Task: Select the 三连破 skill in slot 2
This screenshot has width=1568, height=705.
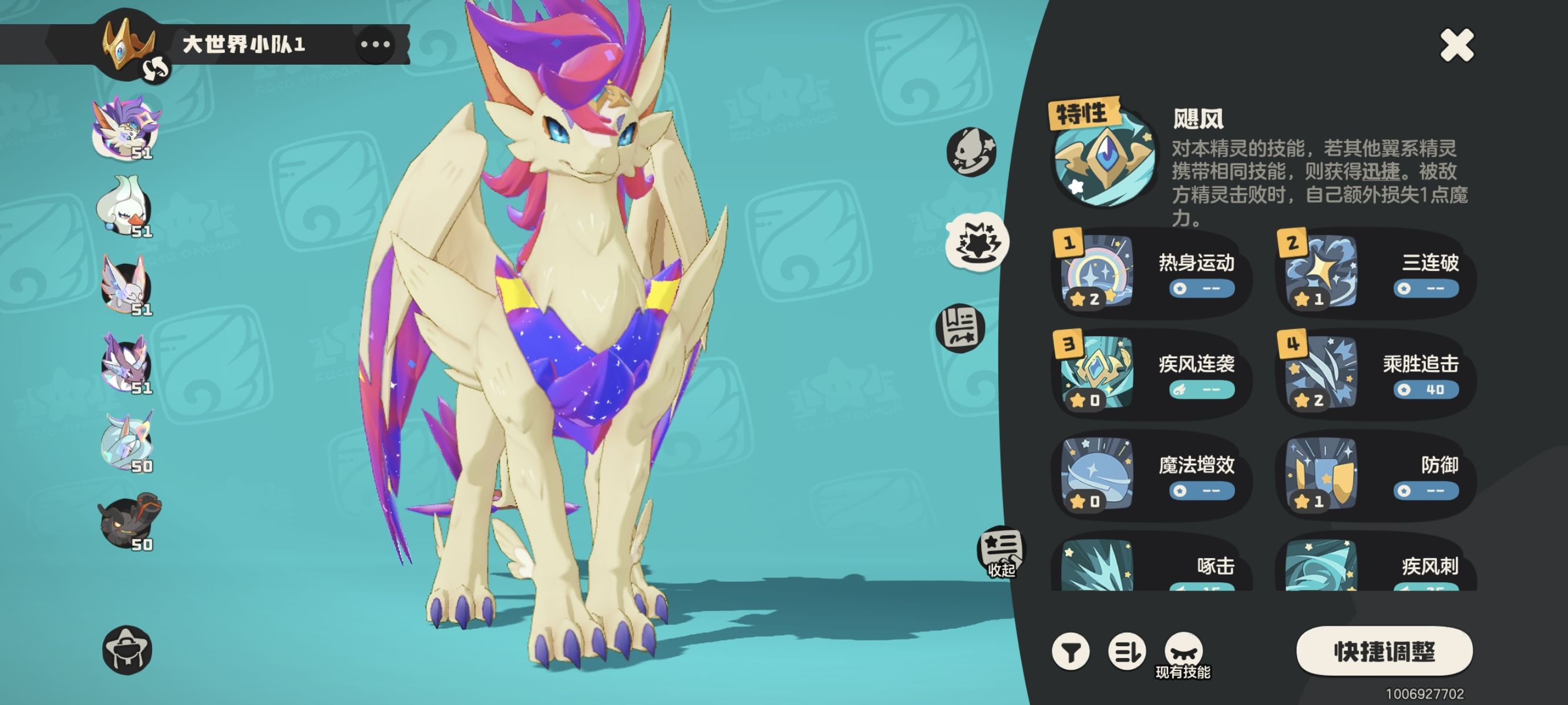Action: [1374, 273]
